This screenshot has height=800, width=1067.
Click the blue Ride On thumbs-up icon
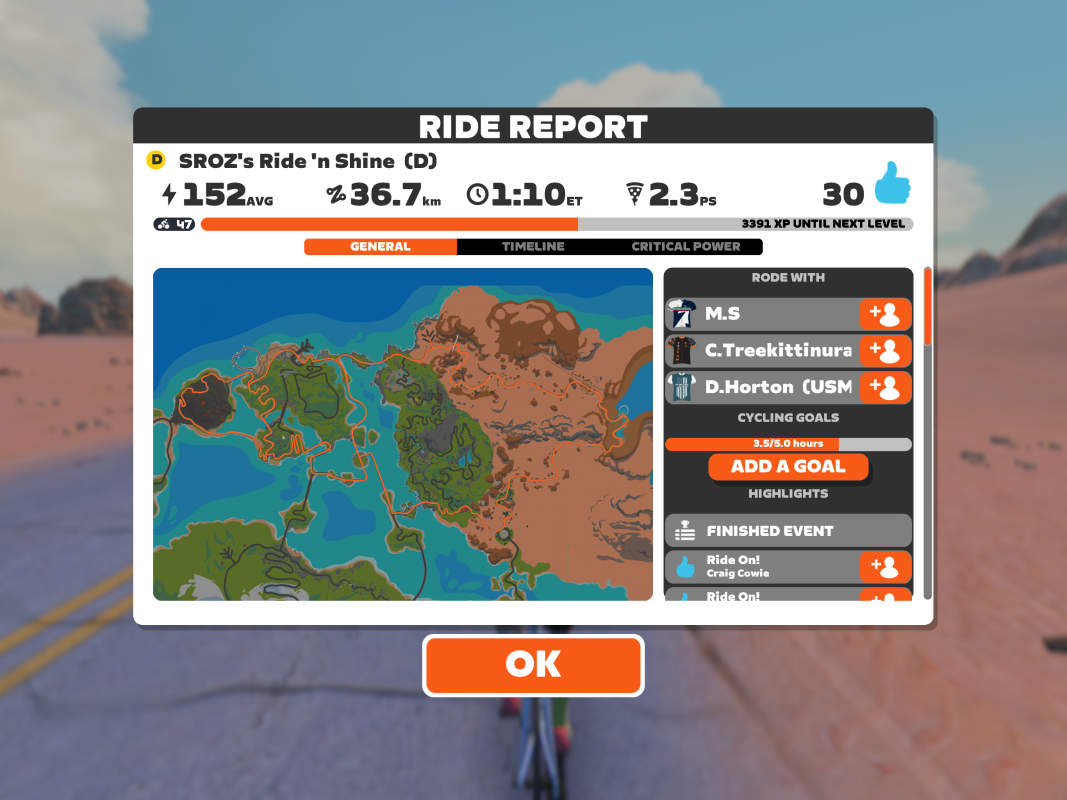coord(893,185)
